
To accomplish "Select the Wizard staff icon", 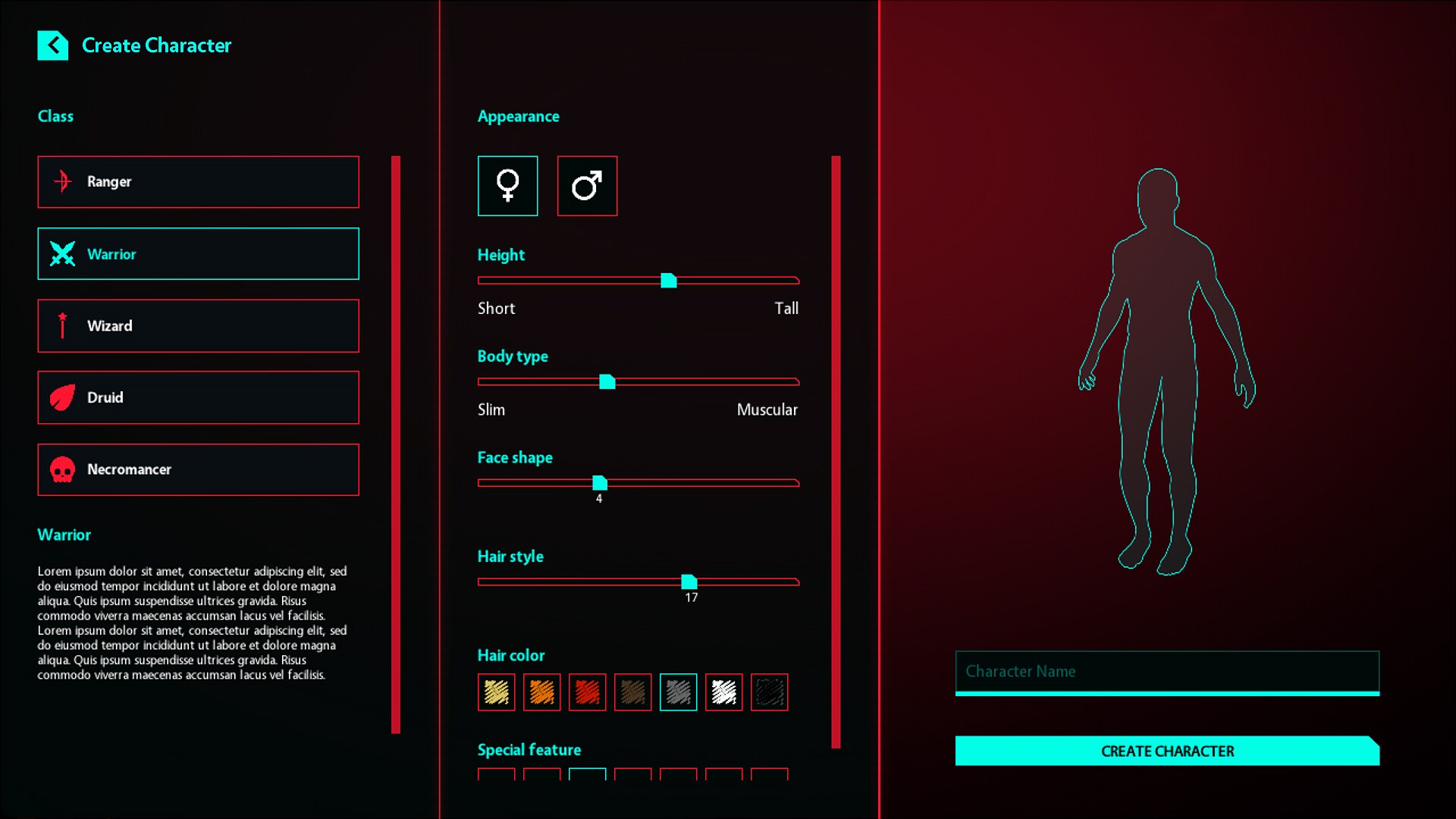I will [62, 325].
